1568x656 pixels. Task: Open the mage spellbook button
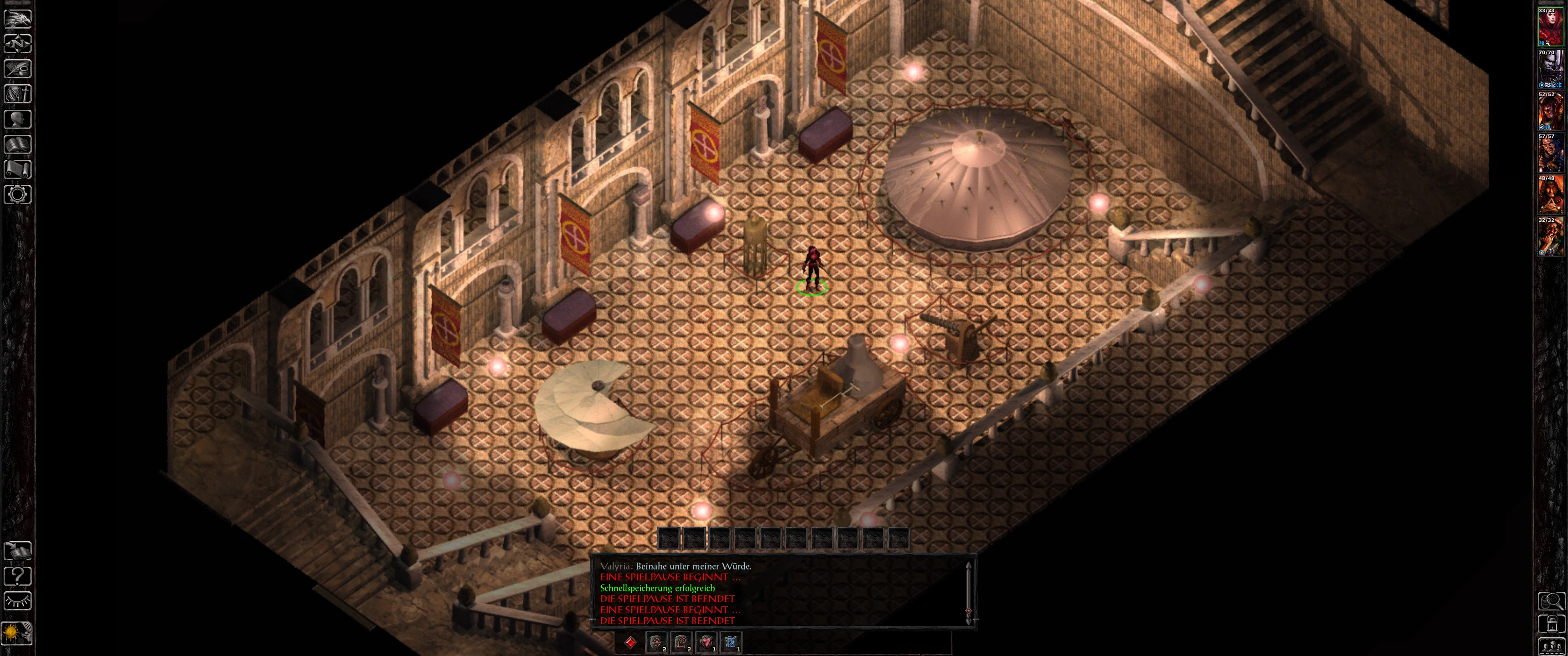point(18,144)
